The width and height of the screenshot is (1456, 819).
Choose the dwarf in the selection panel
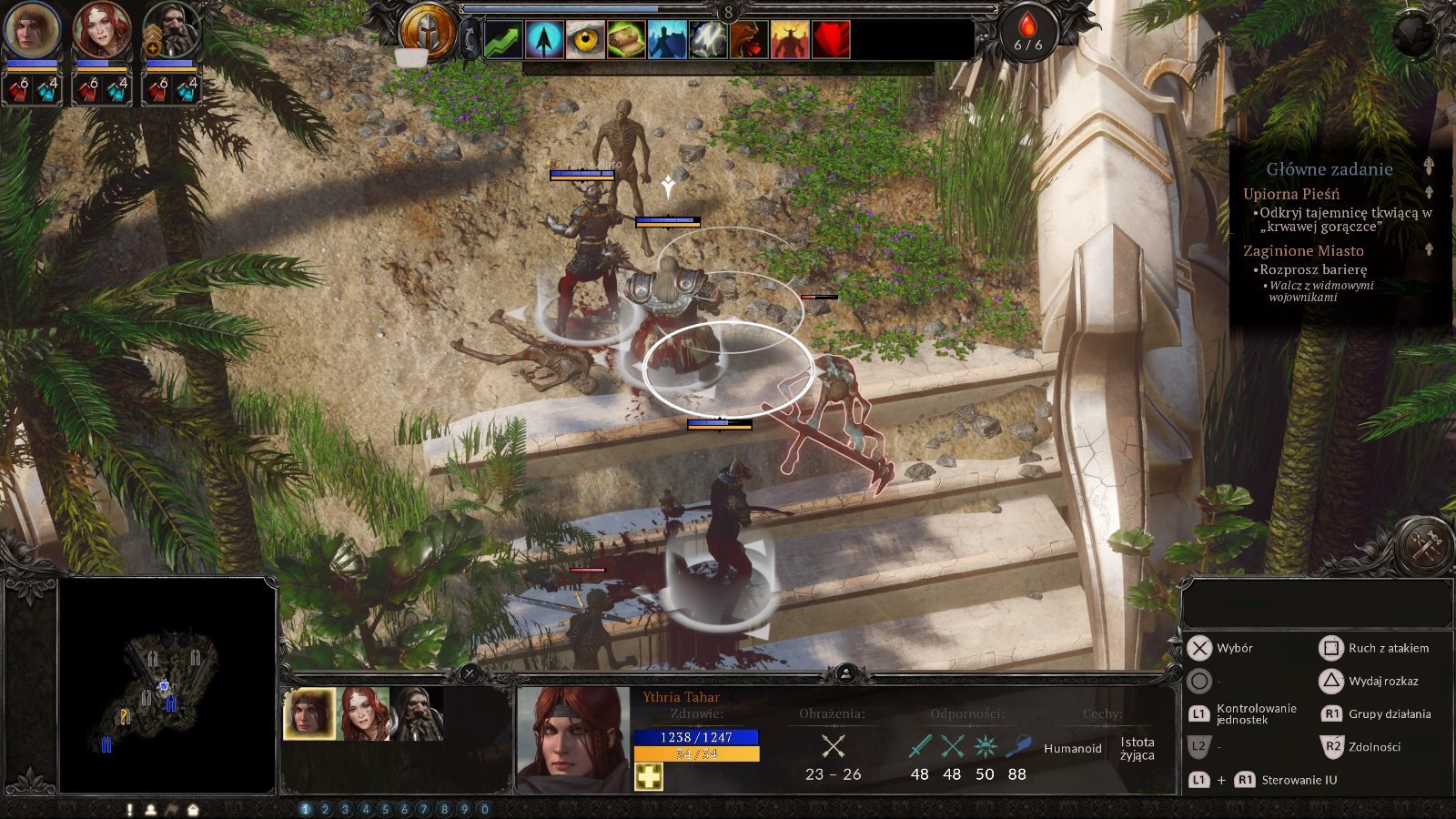[x=417, y=713]
